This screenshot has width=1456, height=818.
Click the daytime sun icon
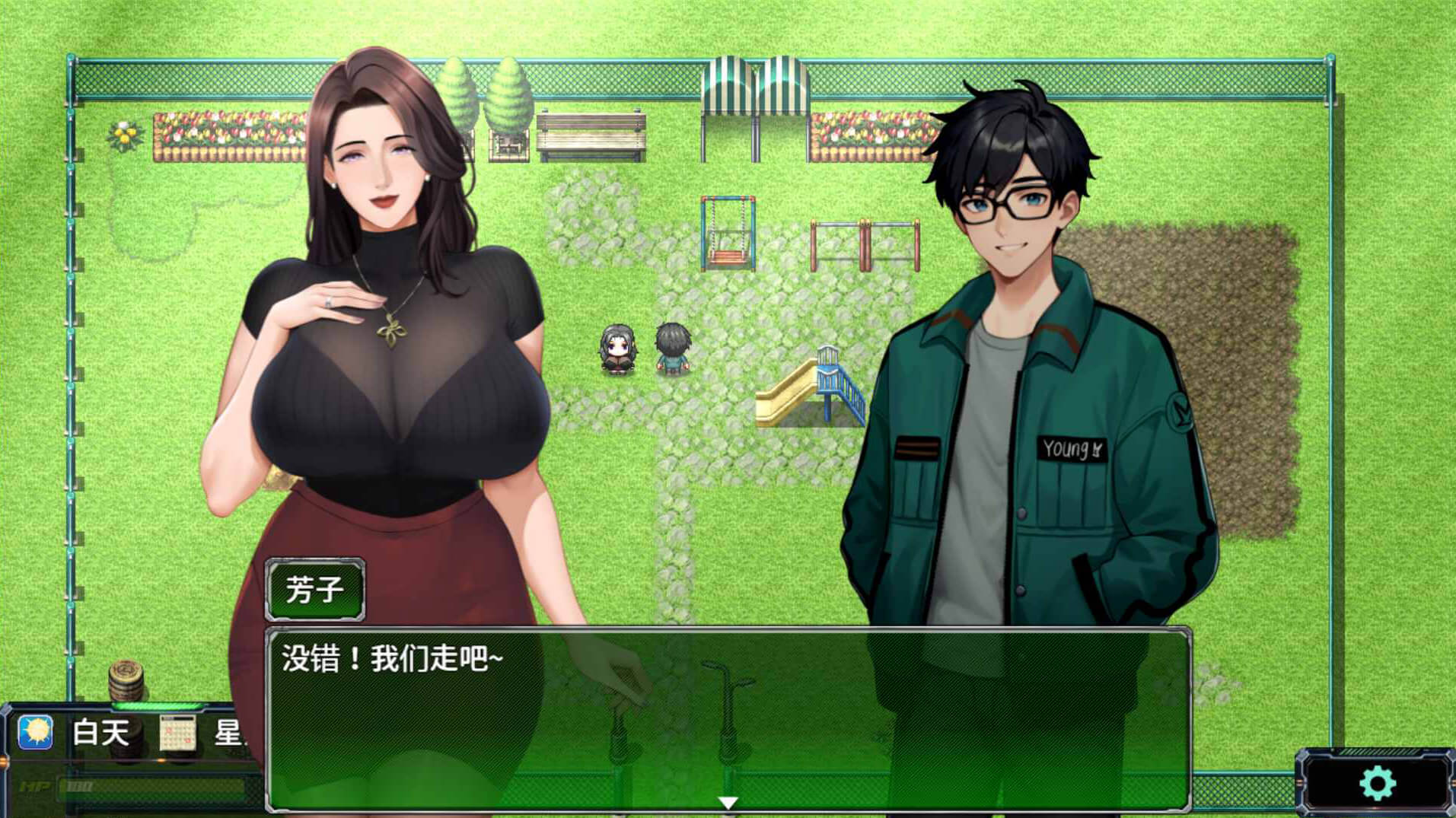click(x=35, y=733)
